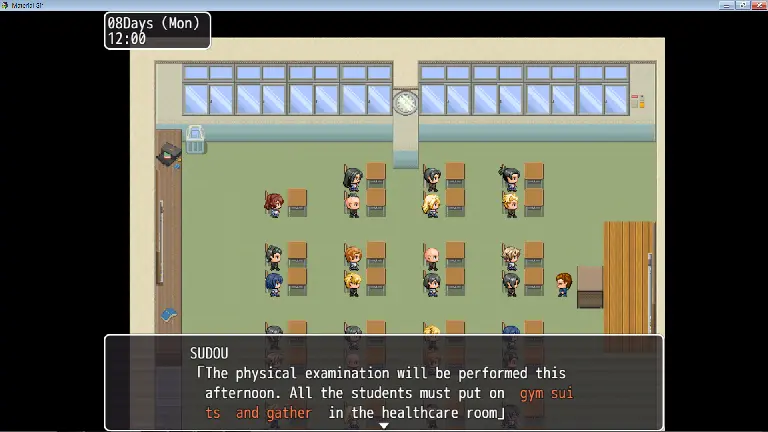Maximize the game window
768x432 pixels.
point(743,5)
